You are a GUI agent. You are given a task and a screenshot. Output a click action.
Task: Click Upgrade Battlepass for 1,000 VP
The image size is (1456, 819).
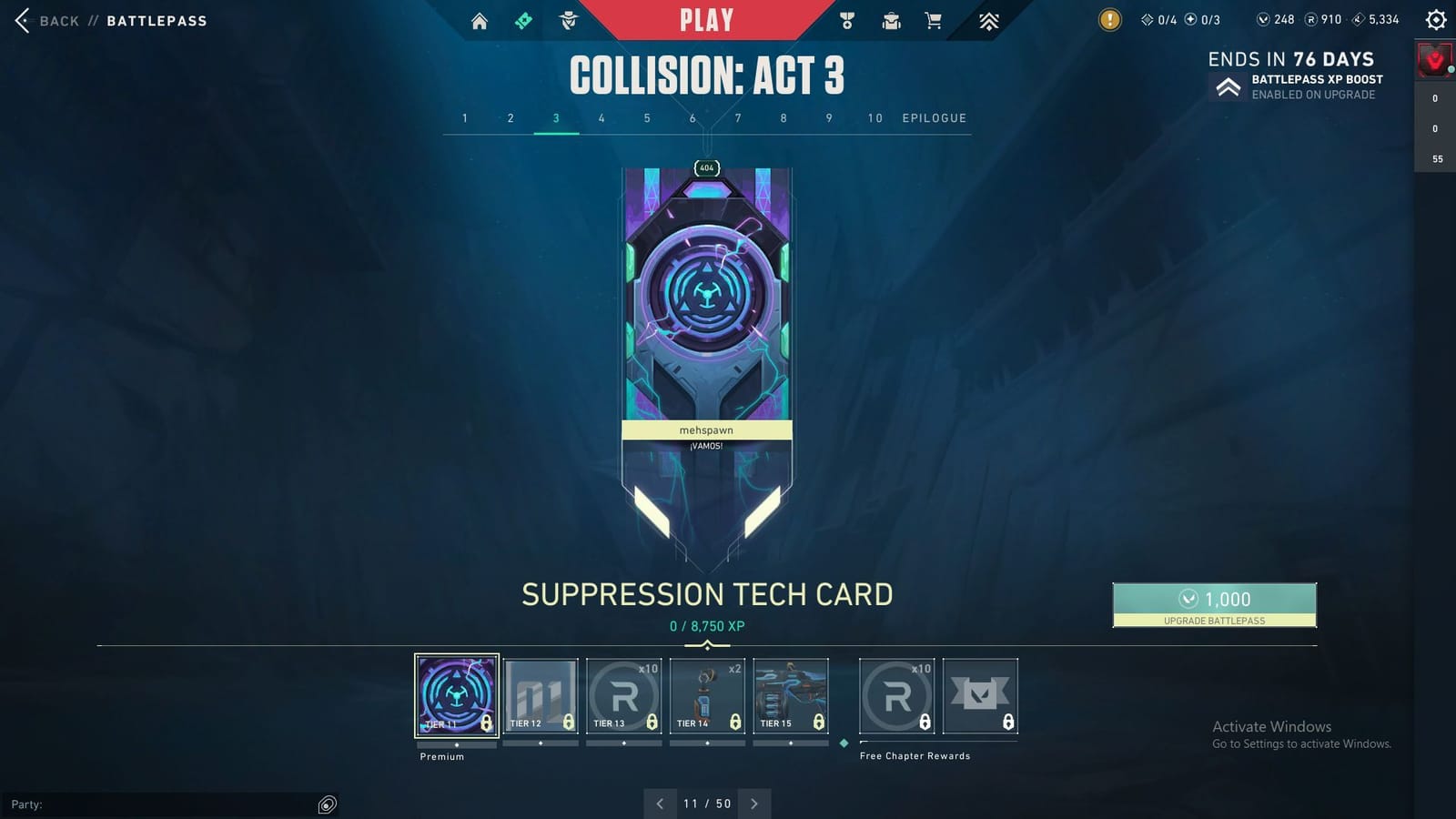pyautogui.click(x=1214, y=603)
